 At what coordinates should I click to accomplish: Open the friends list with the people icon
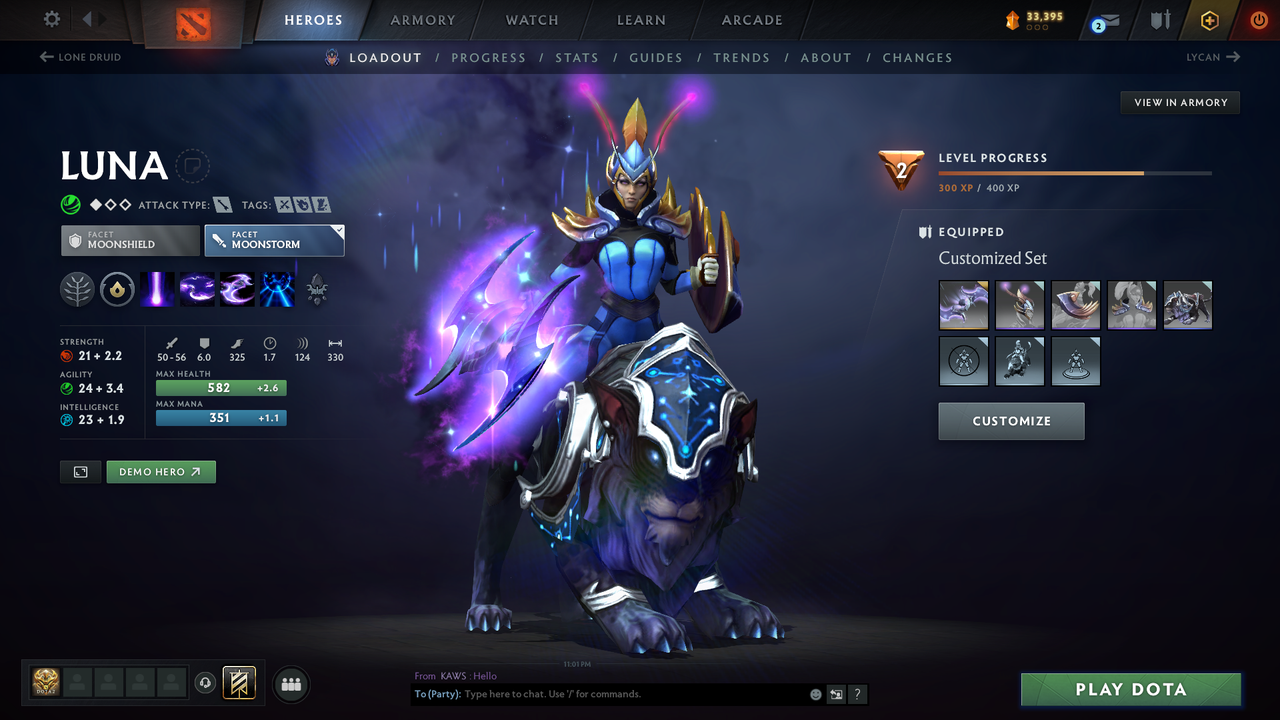coord(290,684)
